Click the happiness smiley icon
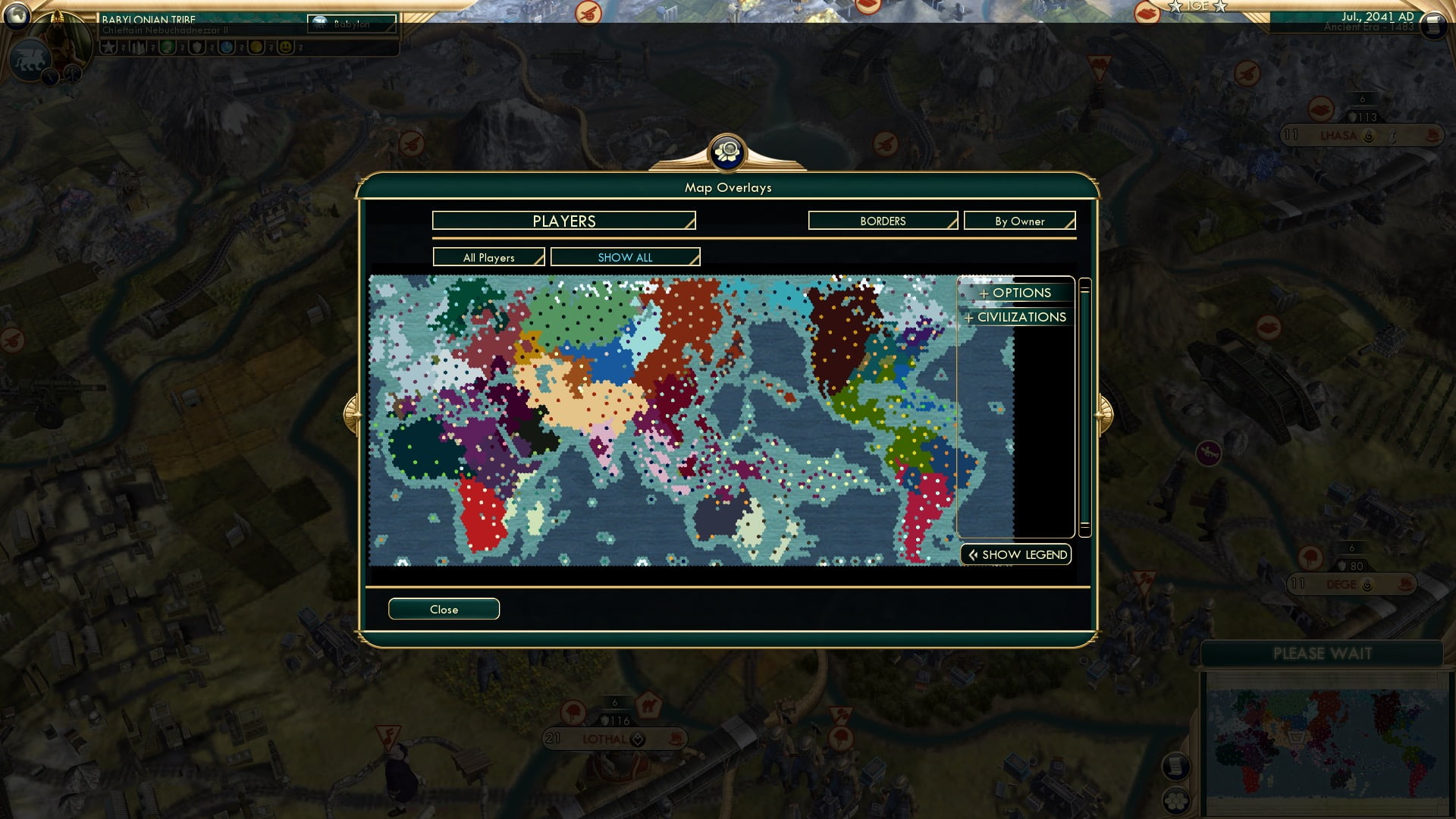This screenshot has width=1456, height=819. point(286,47)
